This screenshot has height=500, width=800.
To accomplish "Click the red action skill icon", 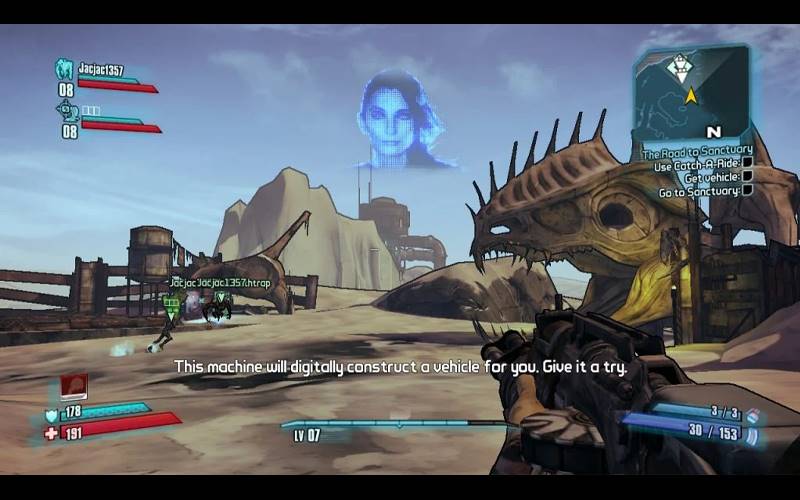I will click(74, 386).
